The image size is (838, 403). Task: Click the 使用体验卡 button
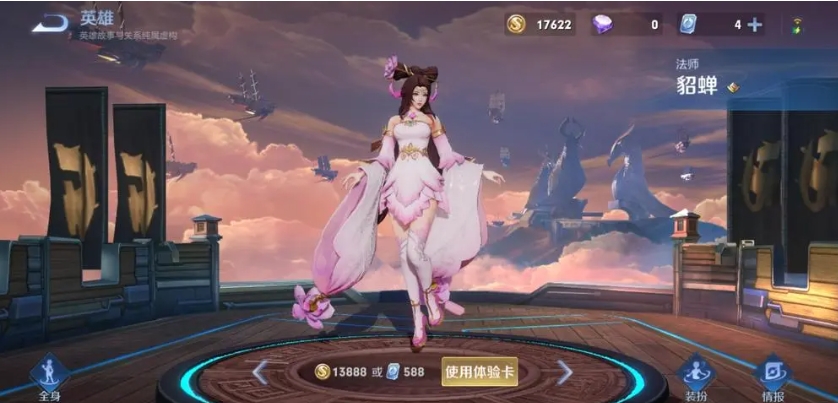pos(480,373)
